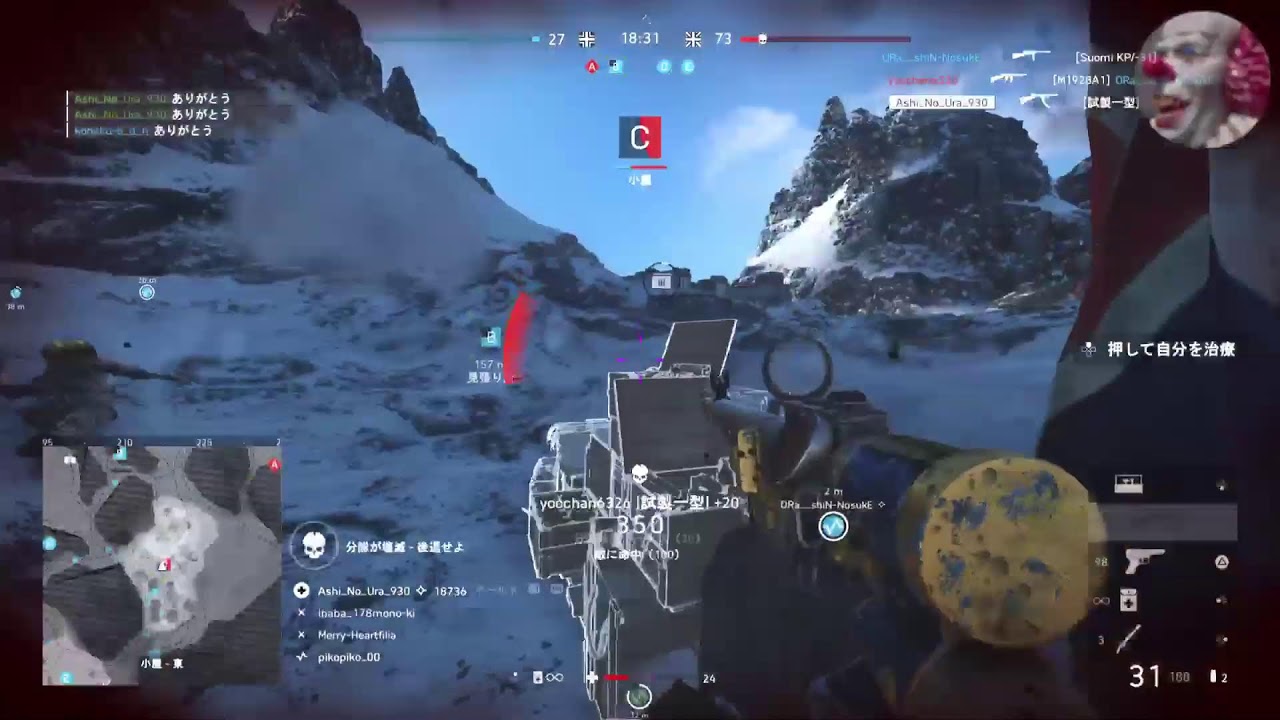Click the minimap
Viewport: 1280px width, 720px height.
162,566
